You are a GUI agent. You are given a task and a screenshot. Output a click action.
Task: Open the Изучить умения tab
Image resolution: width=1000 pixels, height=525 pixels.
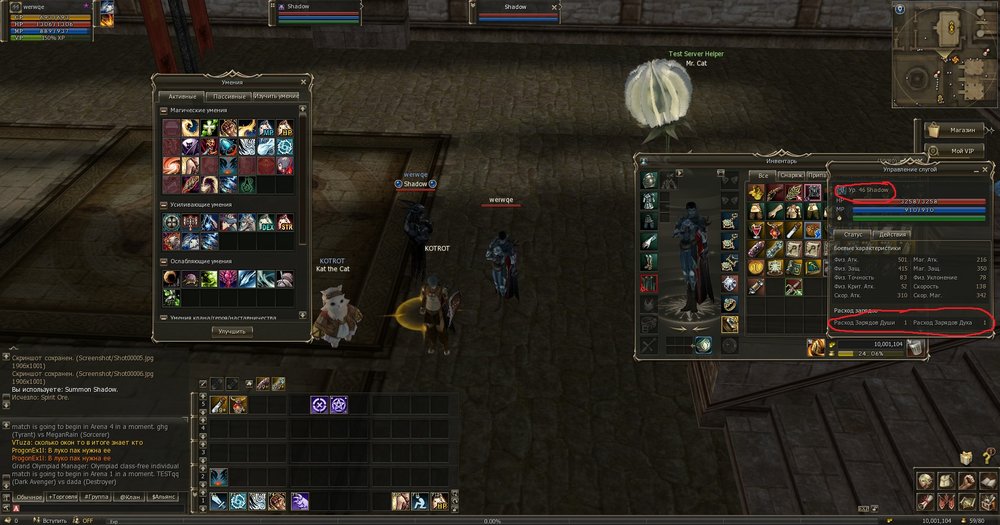pyautogui.click(x=276, y=96)
